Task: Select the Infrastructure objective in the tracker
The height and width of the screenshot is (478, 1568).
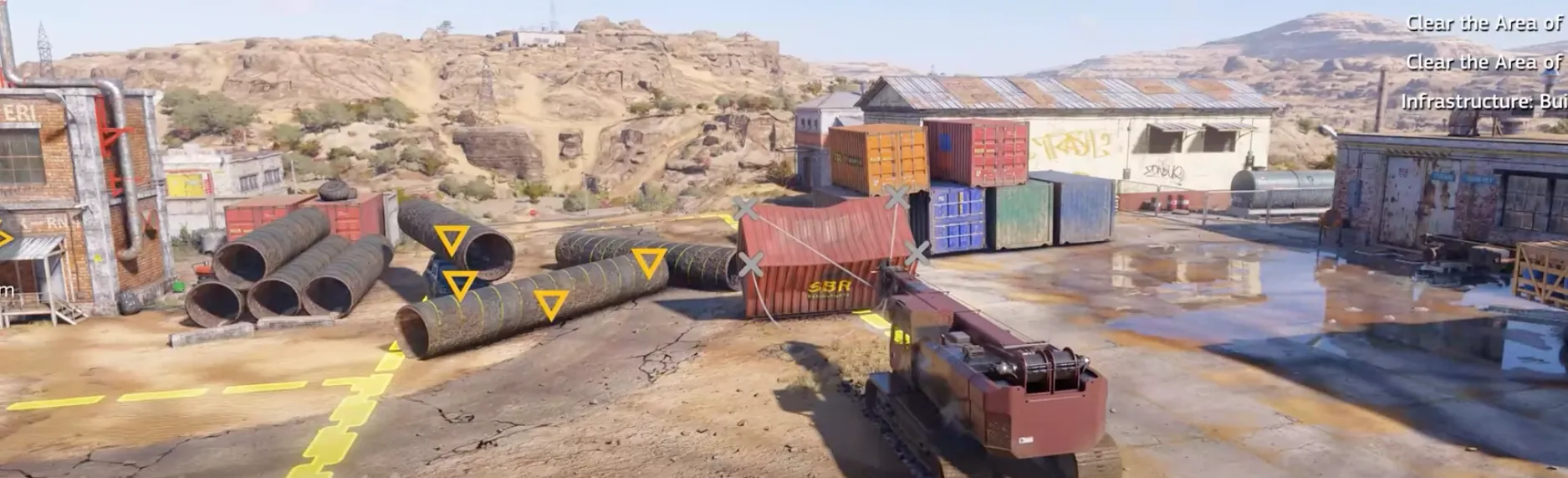Action: pos(1482,101)
